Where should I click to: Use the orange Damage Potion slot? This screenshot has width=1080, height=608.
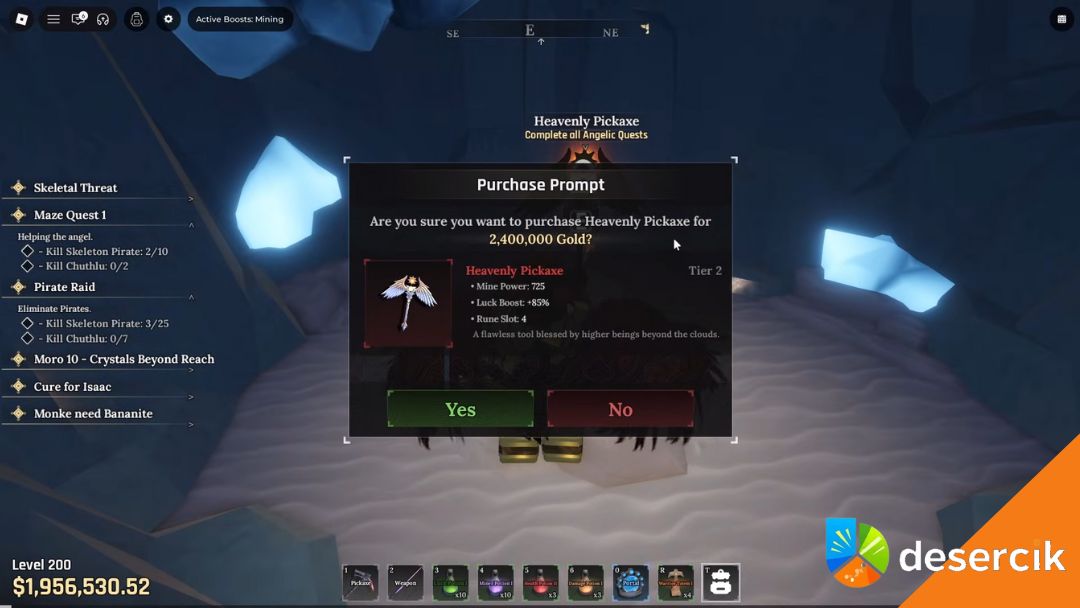(x=586, y=582)
